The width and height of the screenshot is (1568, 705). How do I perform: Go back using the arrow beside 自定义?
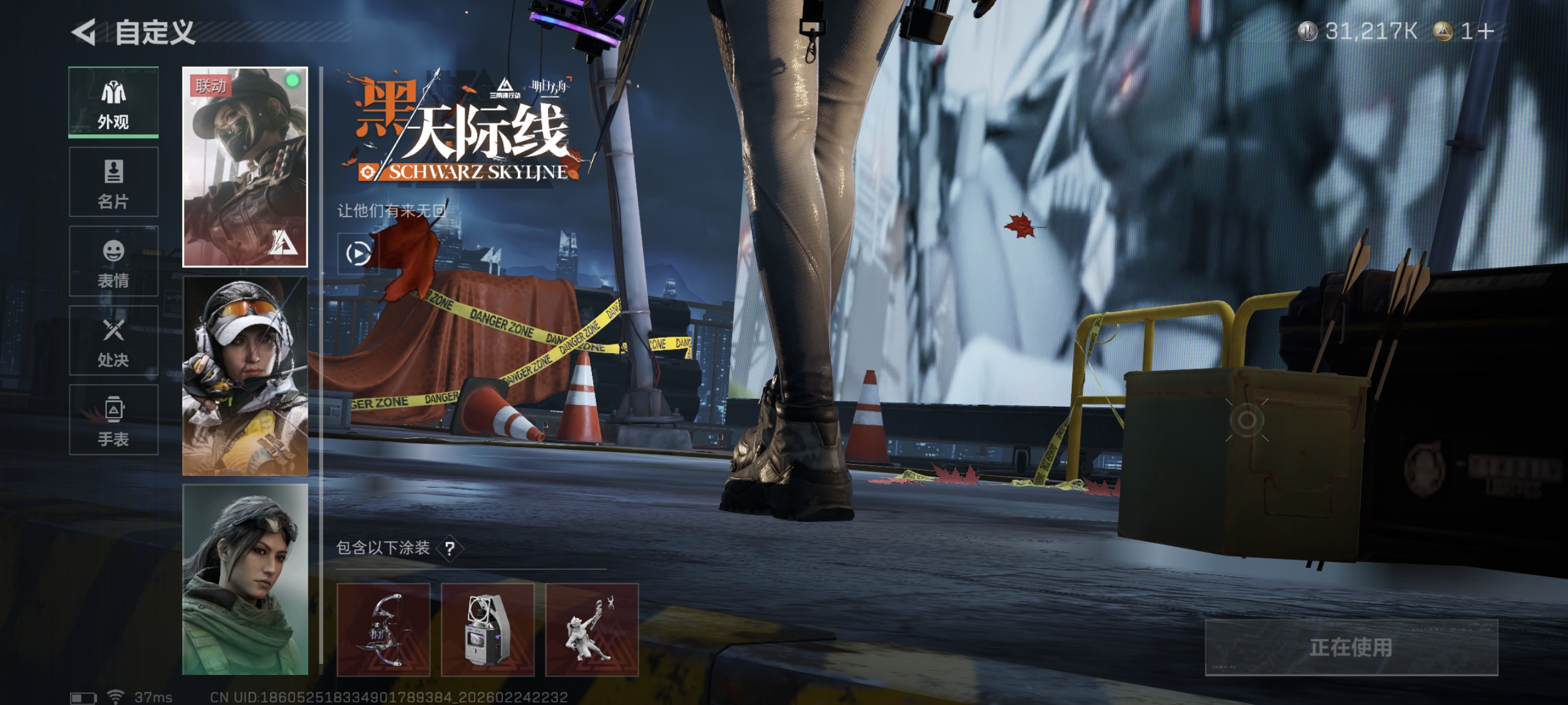pyautogui.click(x=84, y=32)
